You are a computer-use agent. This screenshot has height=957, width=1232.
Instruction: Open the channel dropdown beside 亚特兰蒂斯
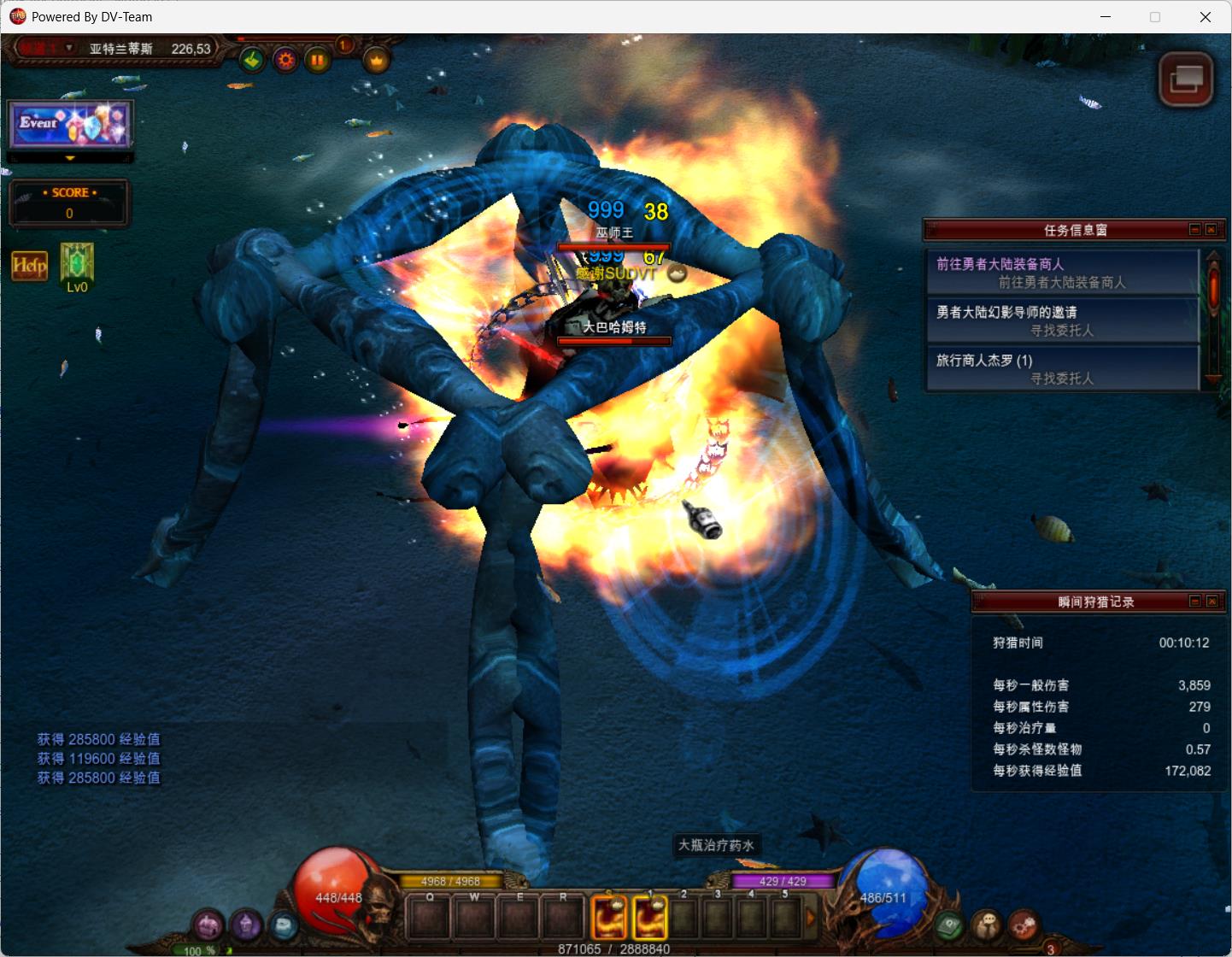click(x=69, y=48)
